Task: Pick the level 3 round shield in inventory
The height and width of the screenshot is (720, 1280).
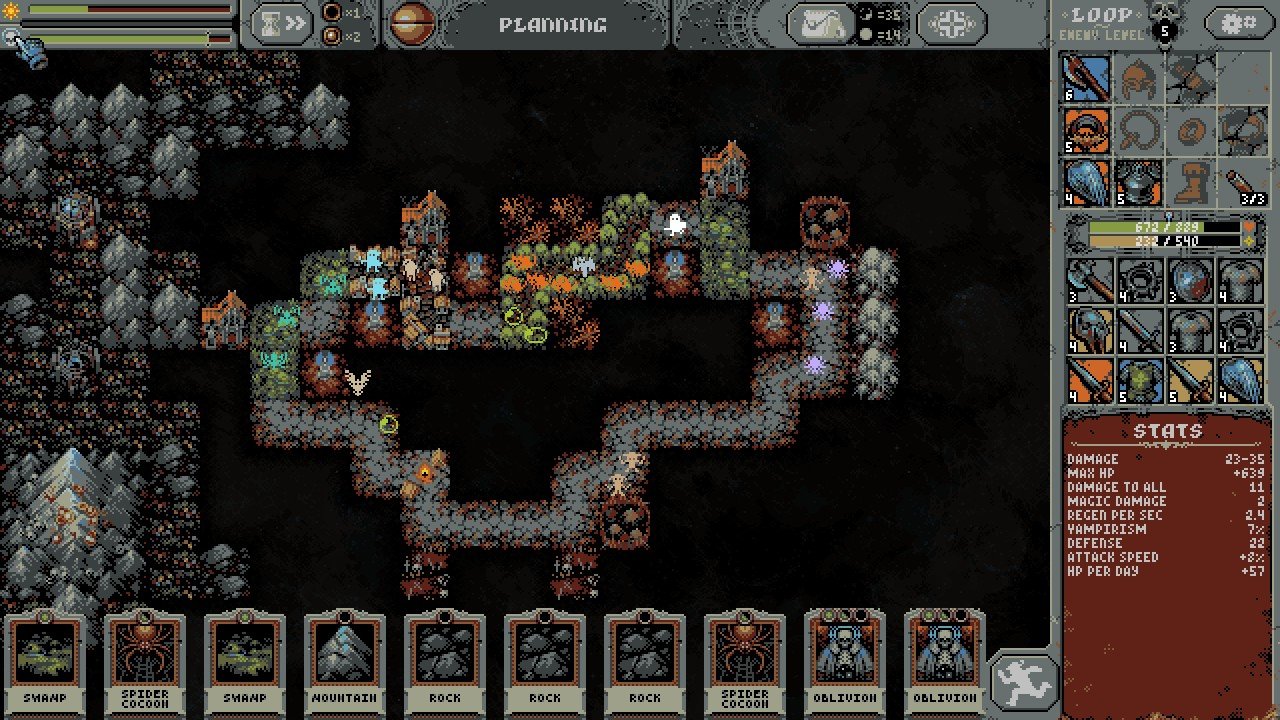Action: tap(1190, 280)
